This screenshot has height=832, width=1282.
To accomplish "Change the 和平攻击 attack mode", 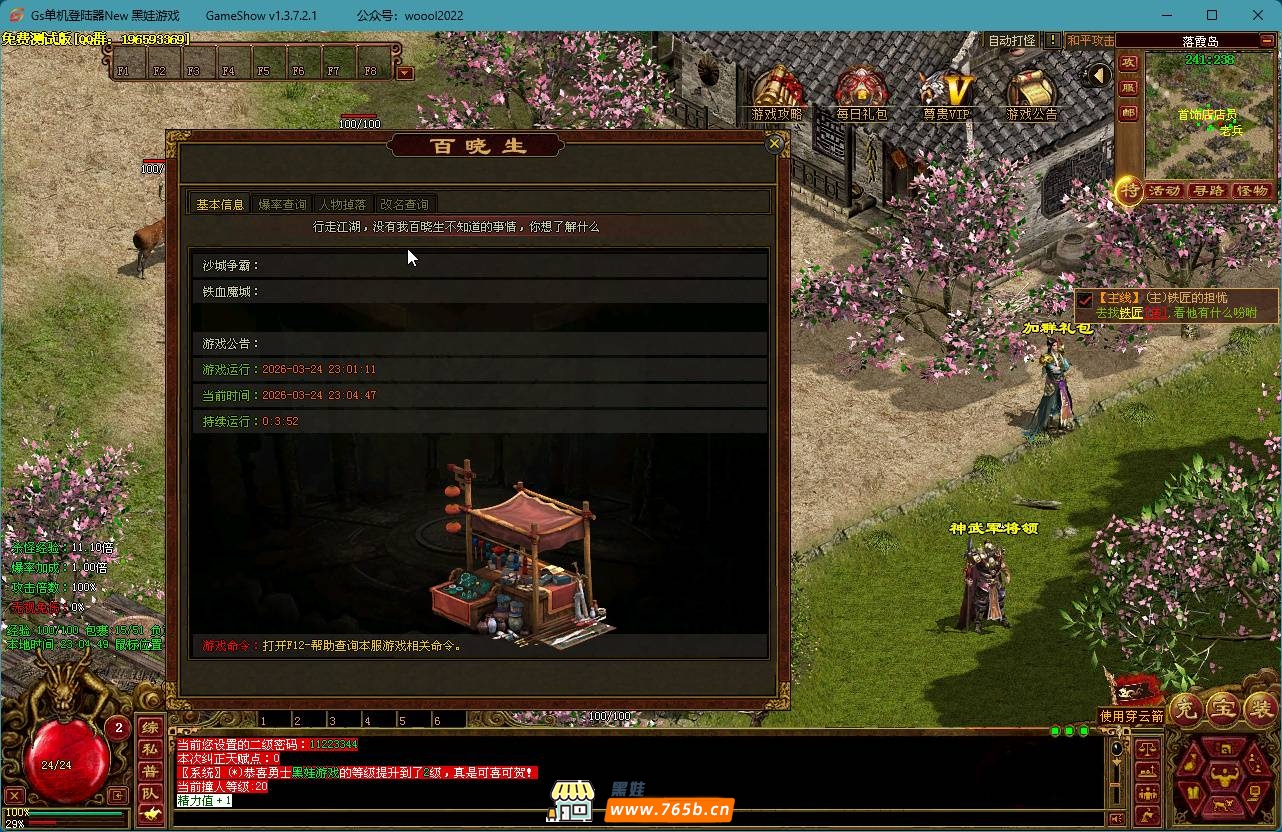I will pos(1090,41).
